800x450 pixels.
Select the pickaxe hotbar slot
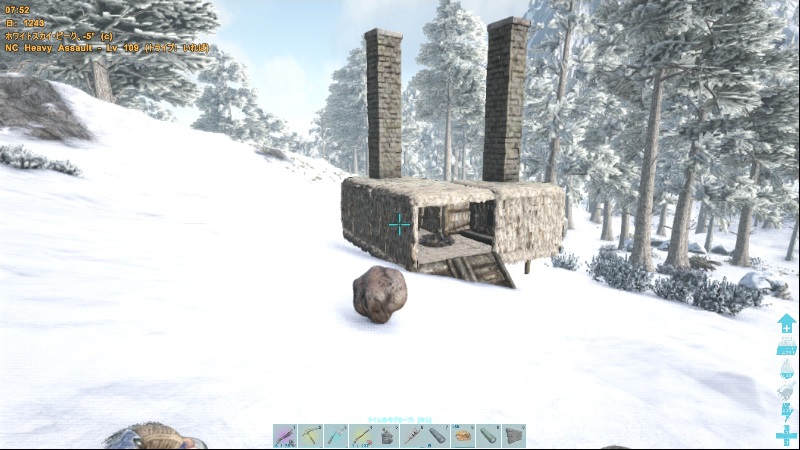pos(311,436)
